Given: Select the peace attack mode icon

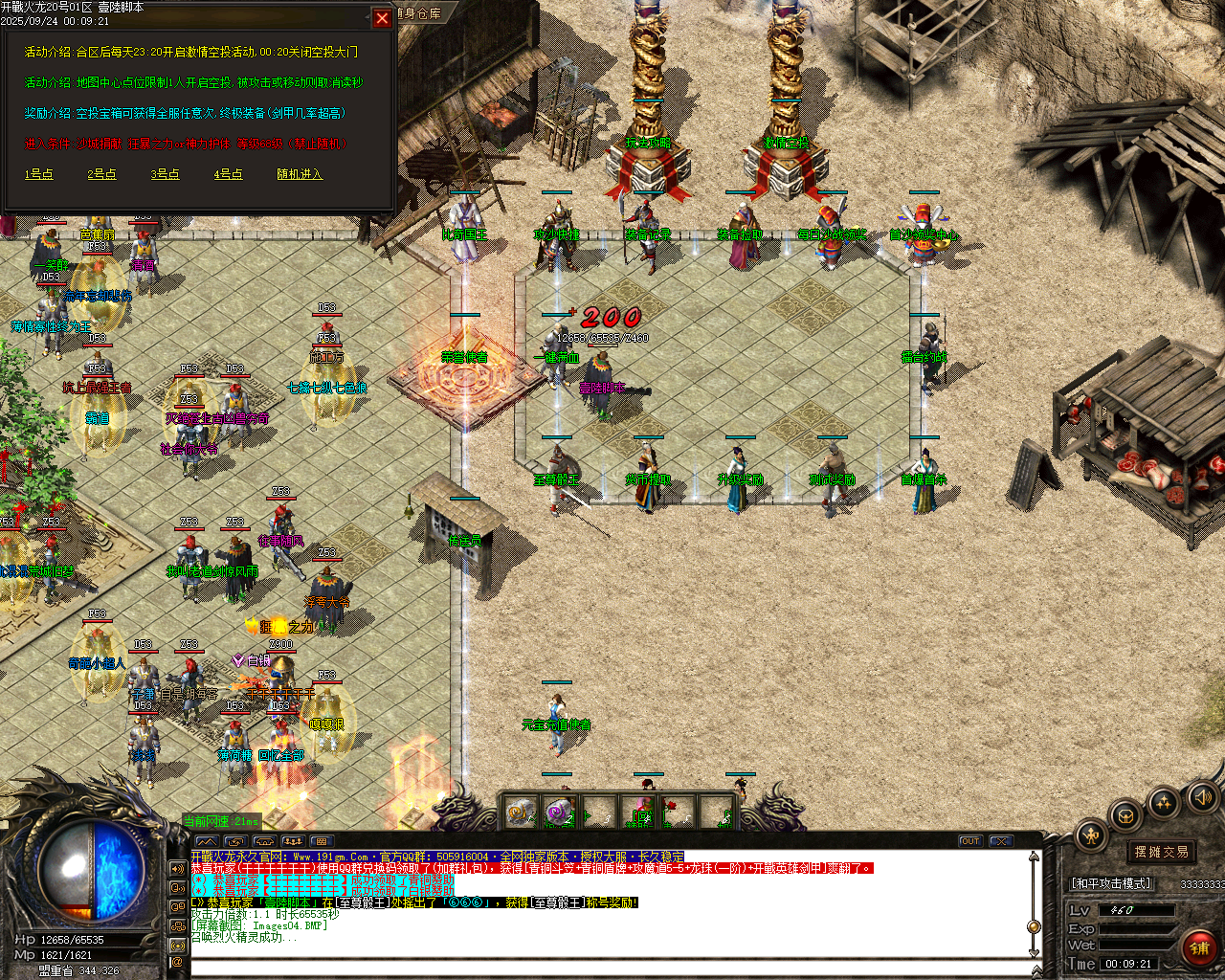Looking at the screenshot, I should point(1089,835).
